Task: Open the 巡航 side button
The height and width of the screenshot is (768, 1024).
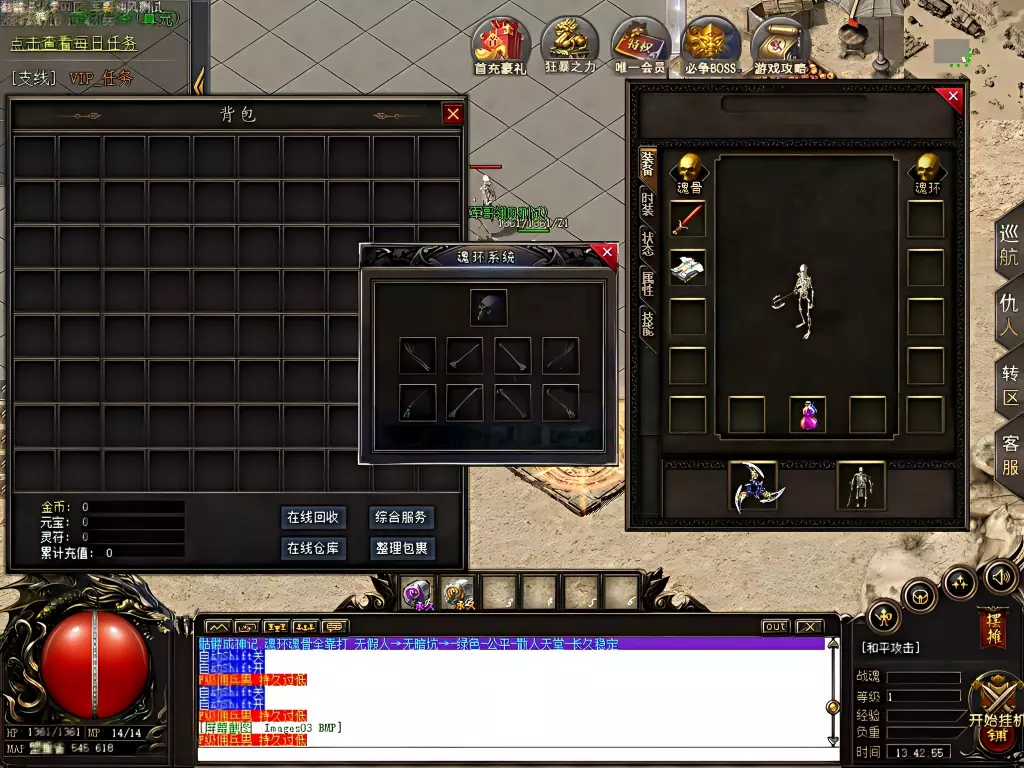Action: 1009,244
